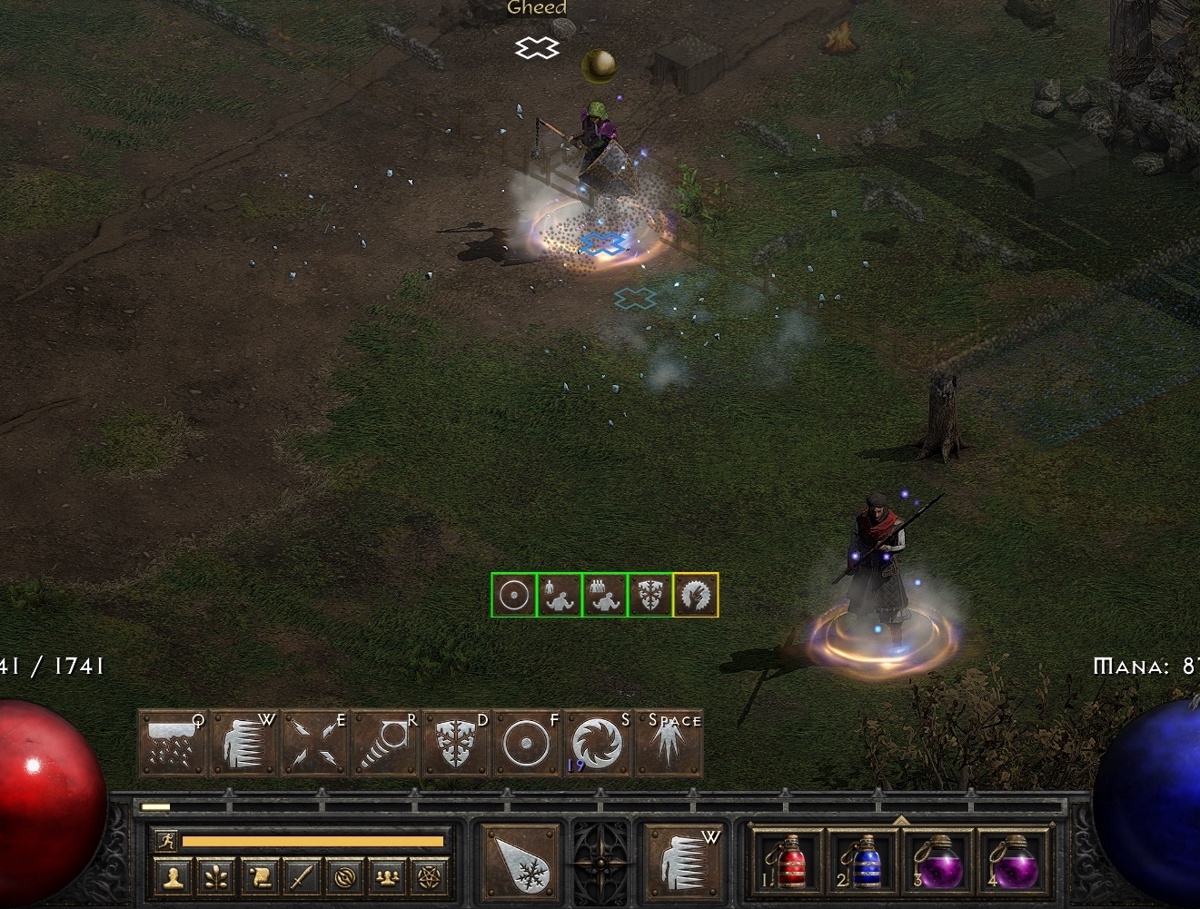Click the pentagram menu button
This screenshot has height=909, width=1200.
coord(430,878)
